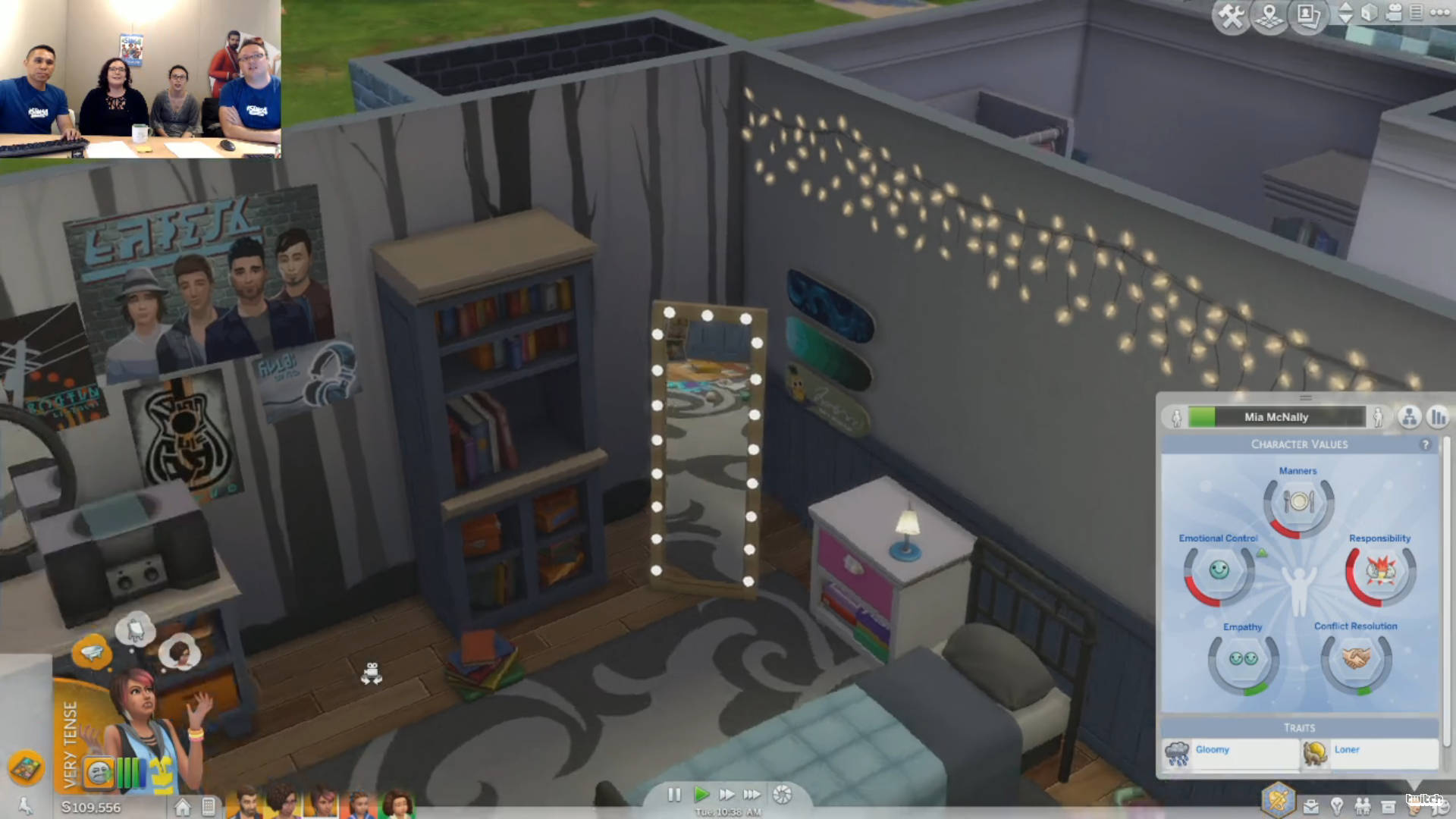The width and height of the screenshot is (1456, 819).
Task: Open Build Mode with hammer and wrench icon
Action: click(1232, 16)
